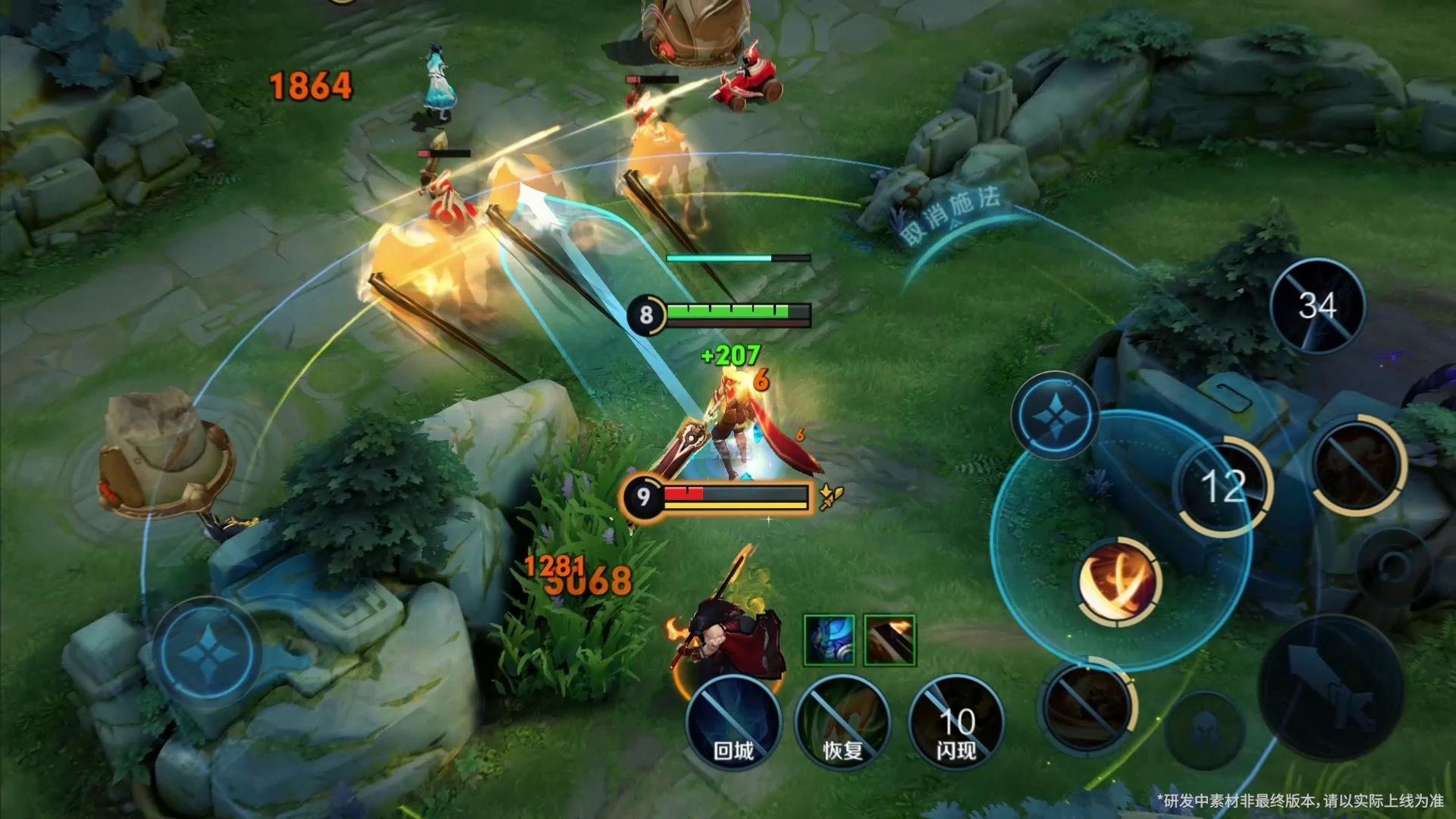Select the skill showing 34 cooldown
This screenshot has height=819, width=1456.
pos(1317,306)
